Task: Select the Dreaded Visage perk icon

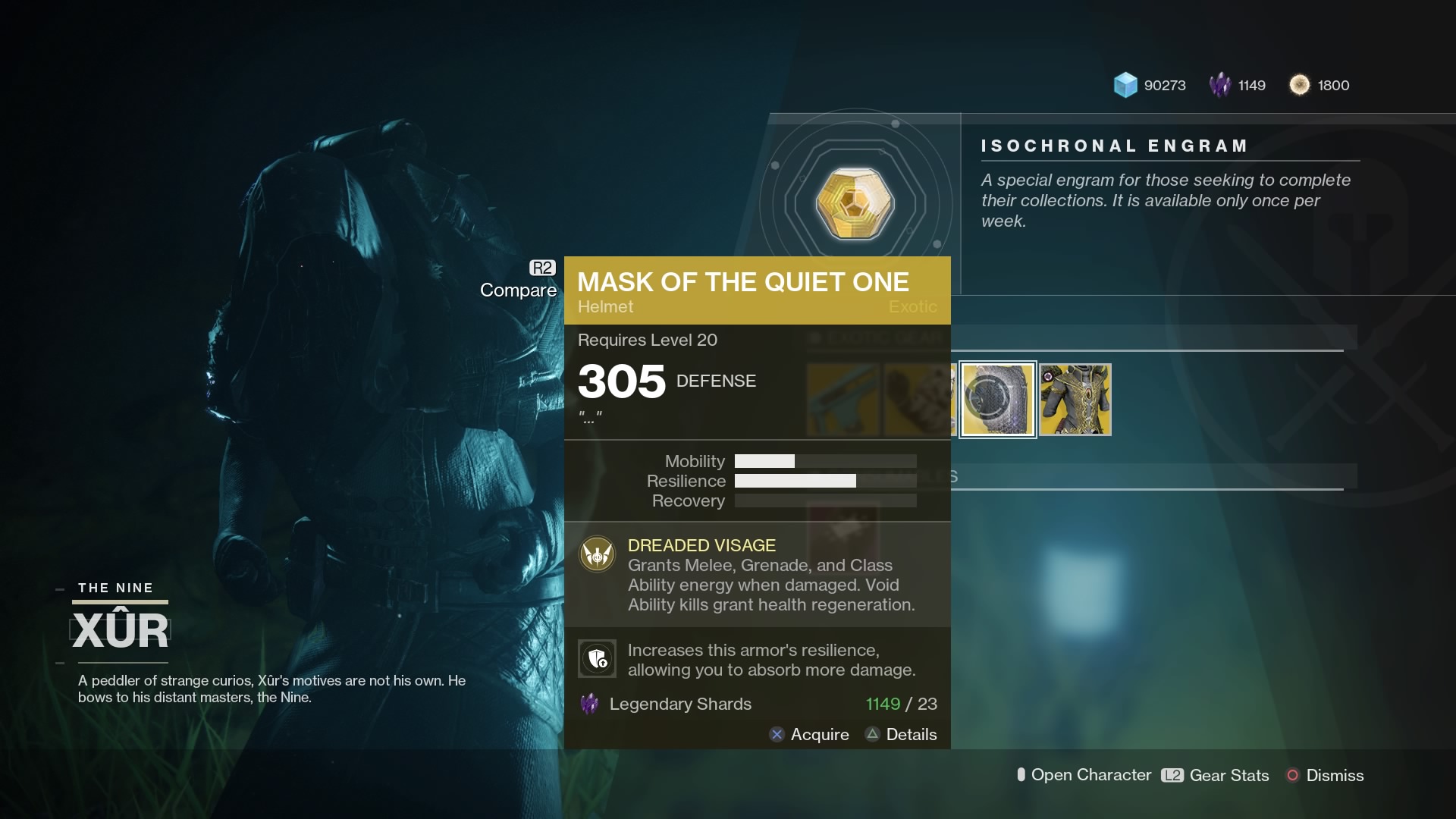Action: tap(598, 554)
